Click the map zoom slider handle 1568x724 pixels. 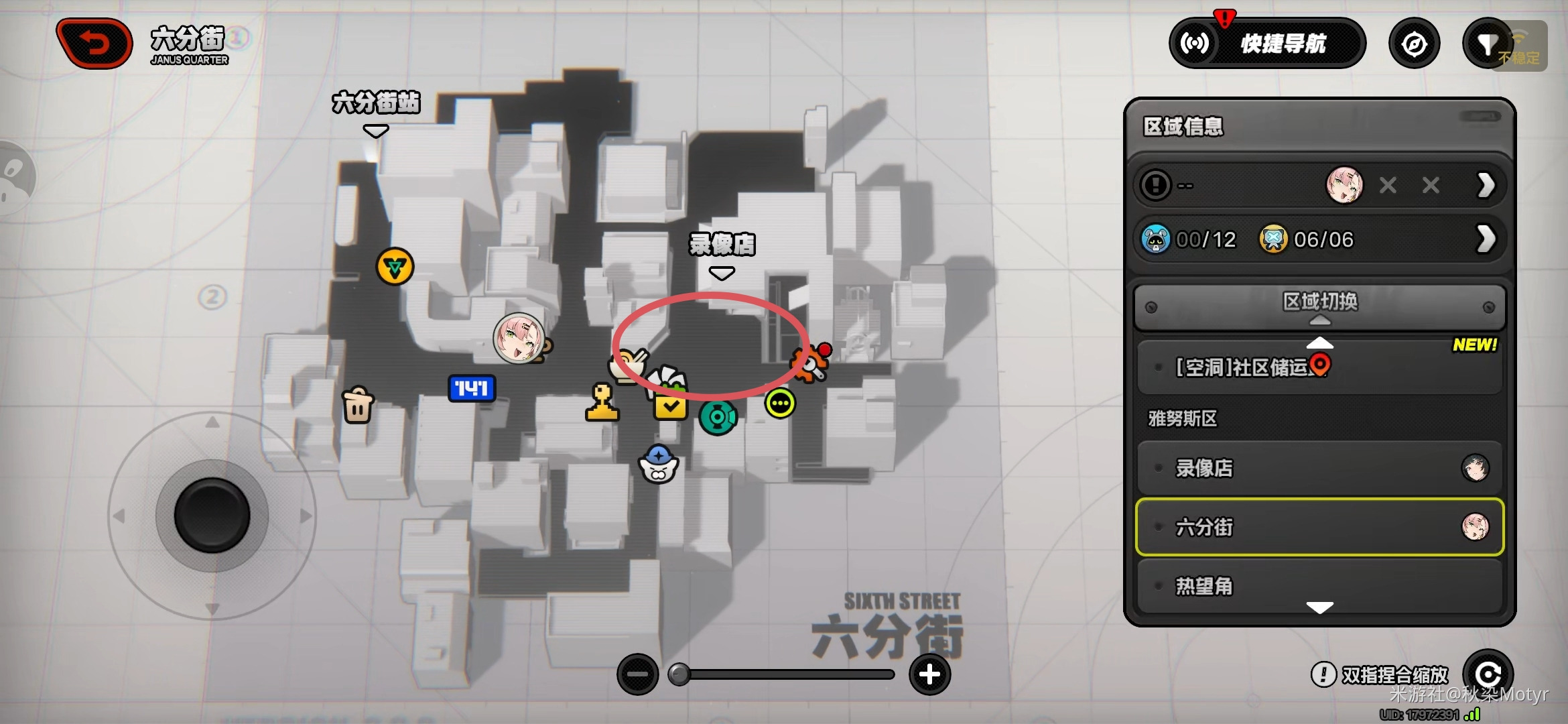(x=679, y=674)
